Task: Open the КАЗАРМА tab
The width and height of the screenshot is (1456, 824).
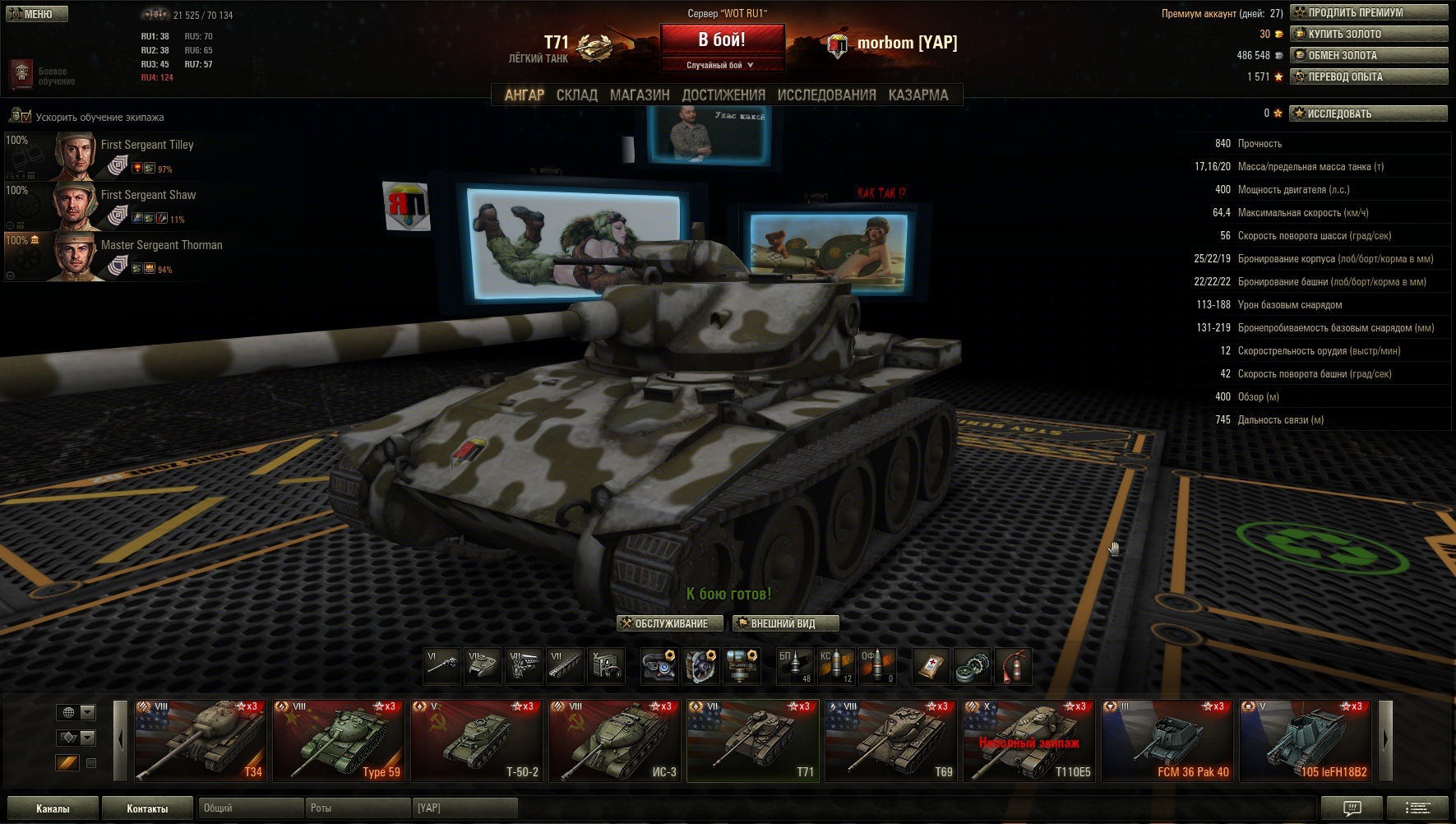Action: [918, 95]
